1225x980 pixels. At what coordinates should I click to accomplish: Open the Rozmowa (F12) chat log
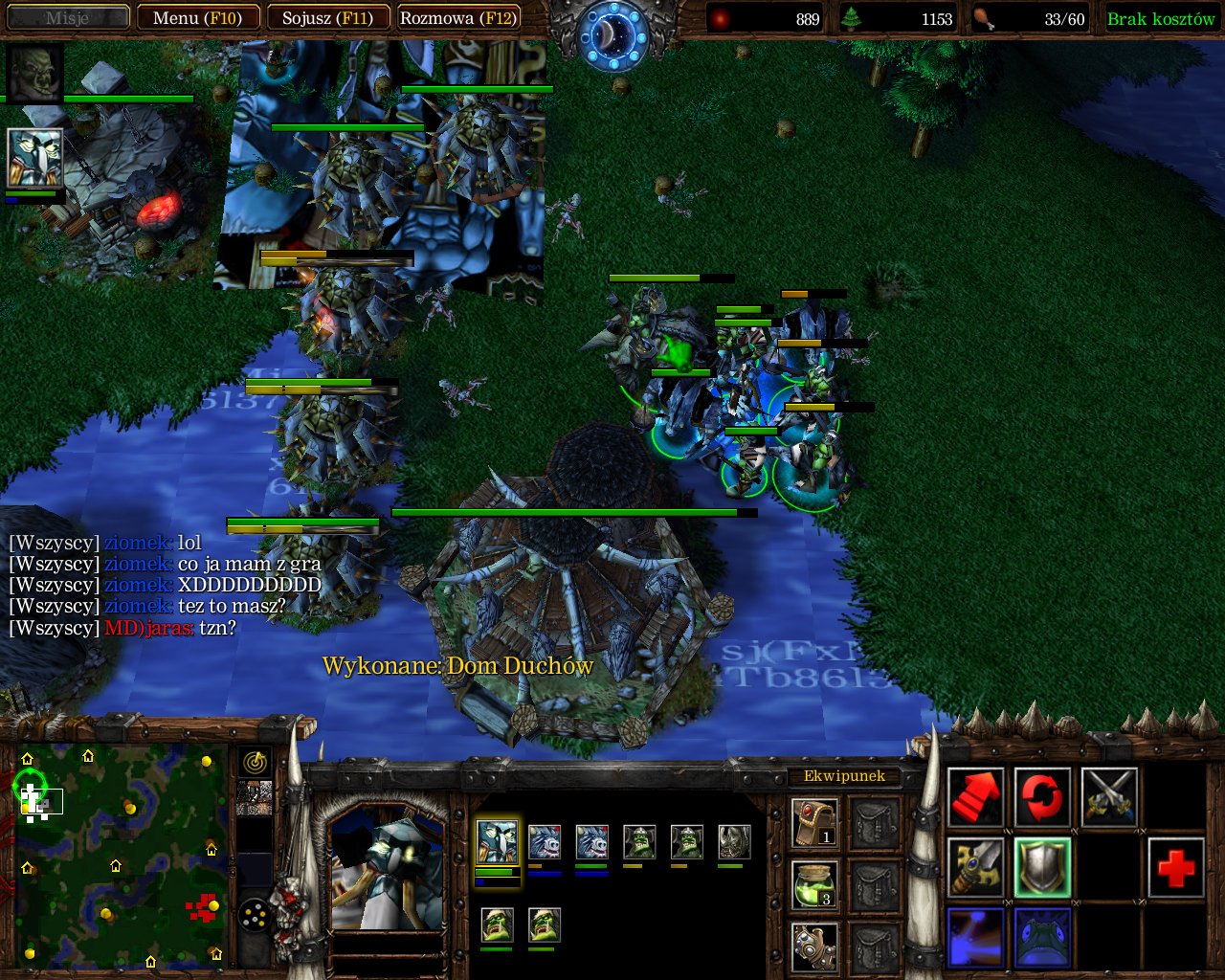(x=458, y=17)
